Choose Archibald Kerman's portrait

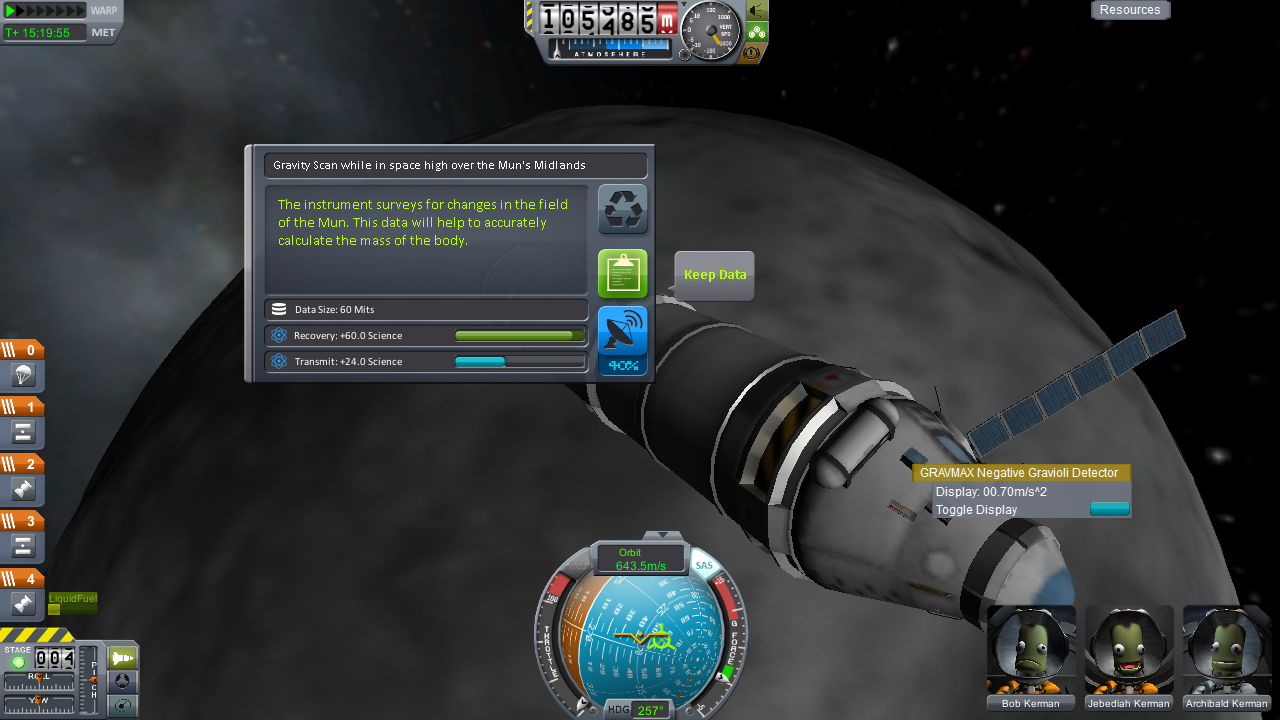point(1227,650)
